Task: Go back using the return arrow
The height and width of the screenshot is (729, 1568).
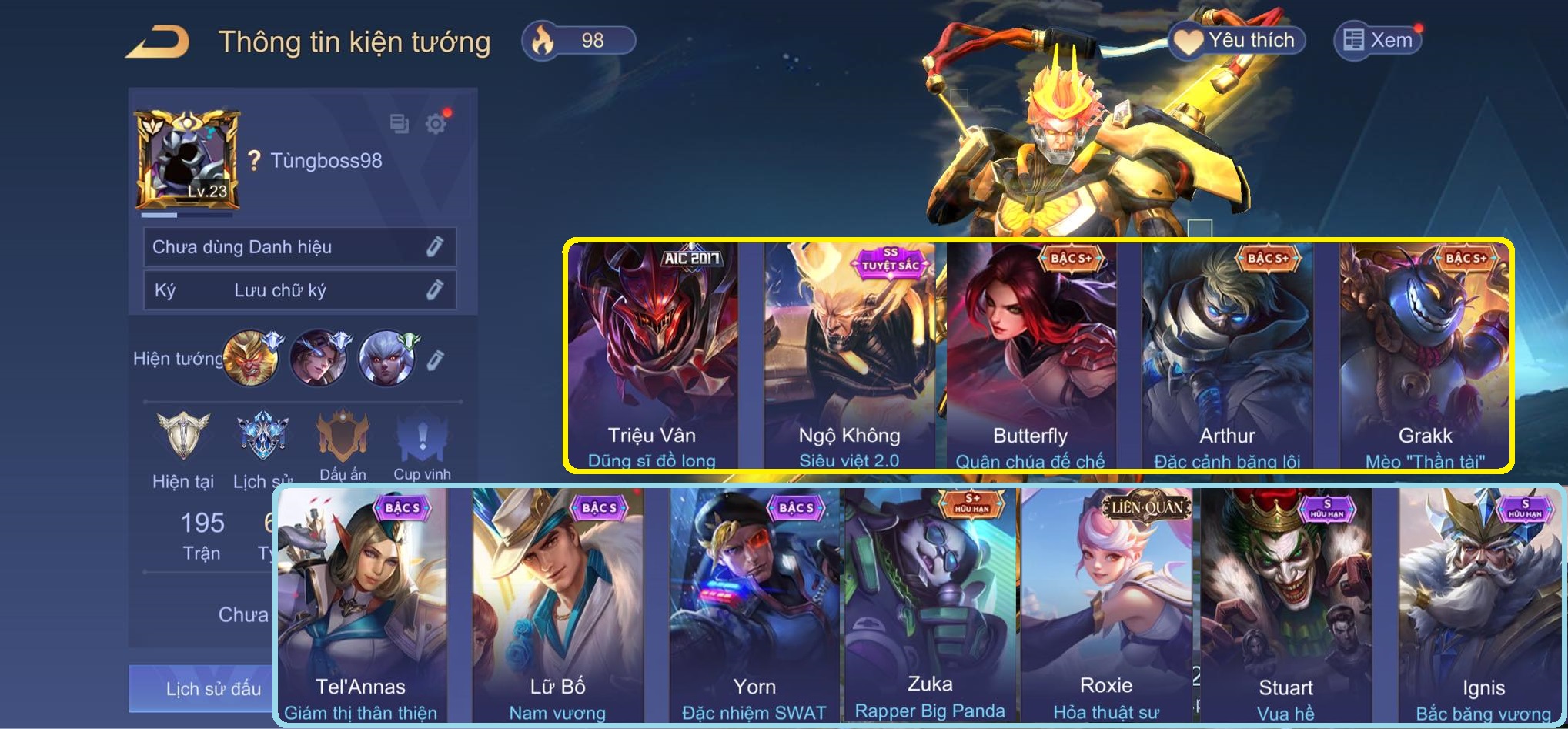Action: 158,42
